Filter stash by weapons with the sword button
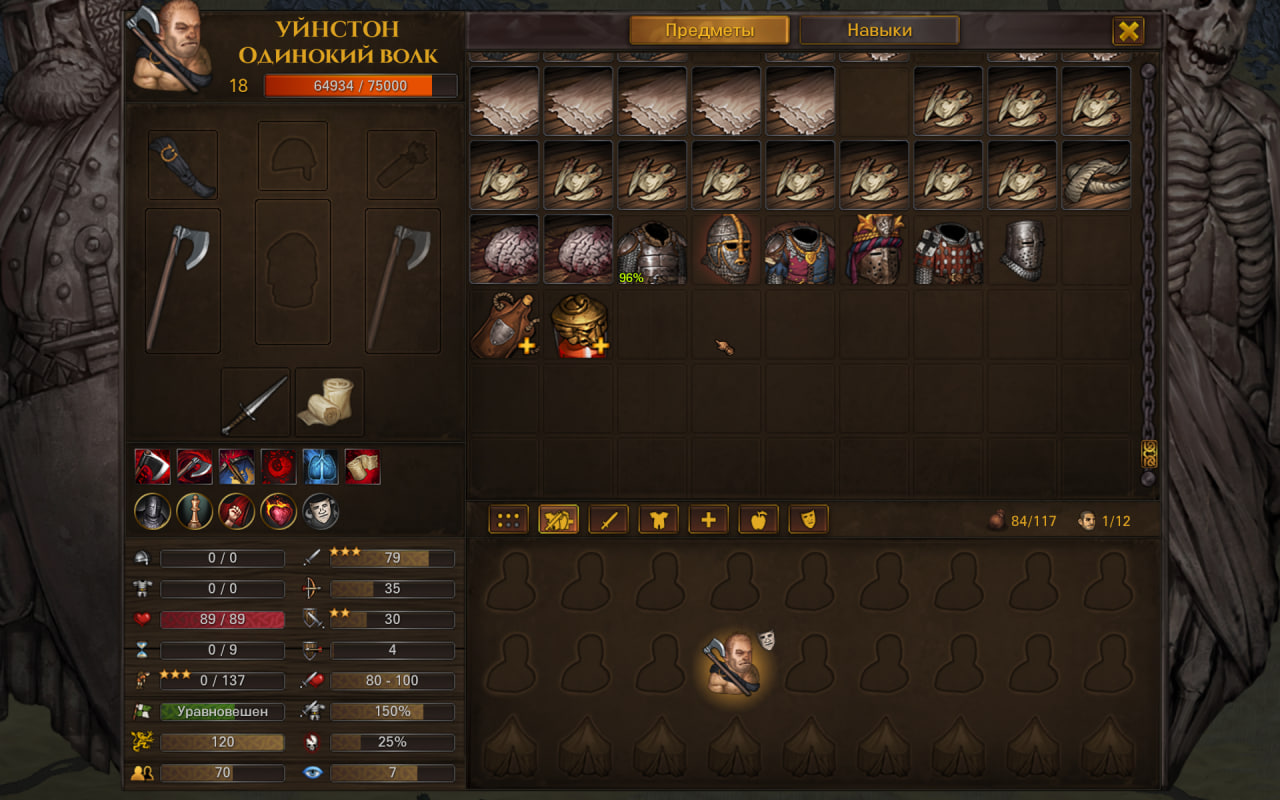 [x=608, y=520]
